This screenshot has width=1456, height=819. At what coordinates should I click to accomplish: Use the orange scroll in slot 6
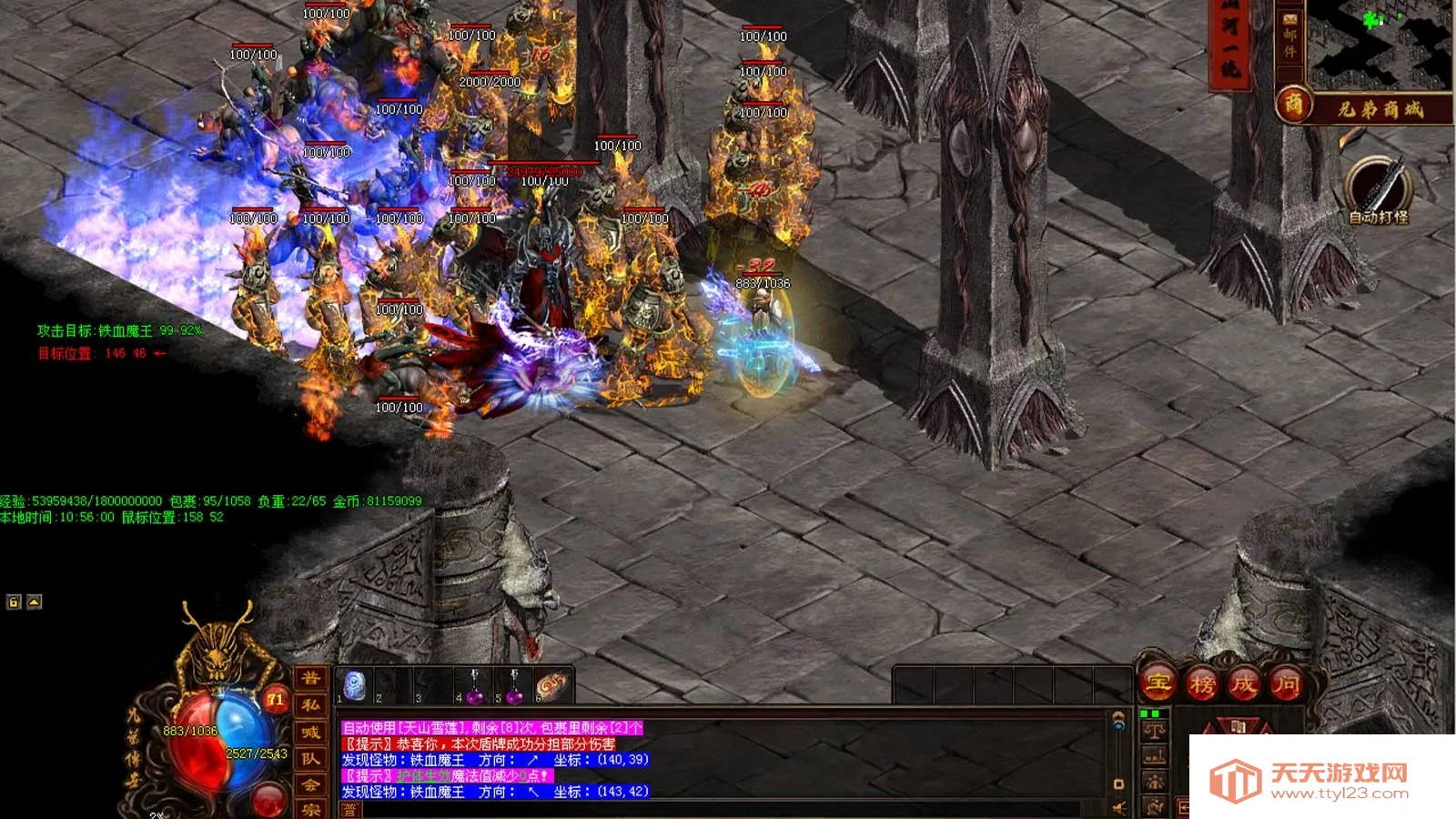pyautogui.click(x=552, y=685)
